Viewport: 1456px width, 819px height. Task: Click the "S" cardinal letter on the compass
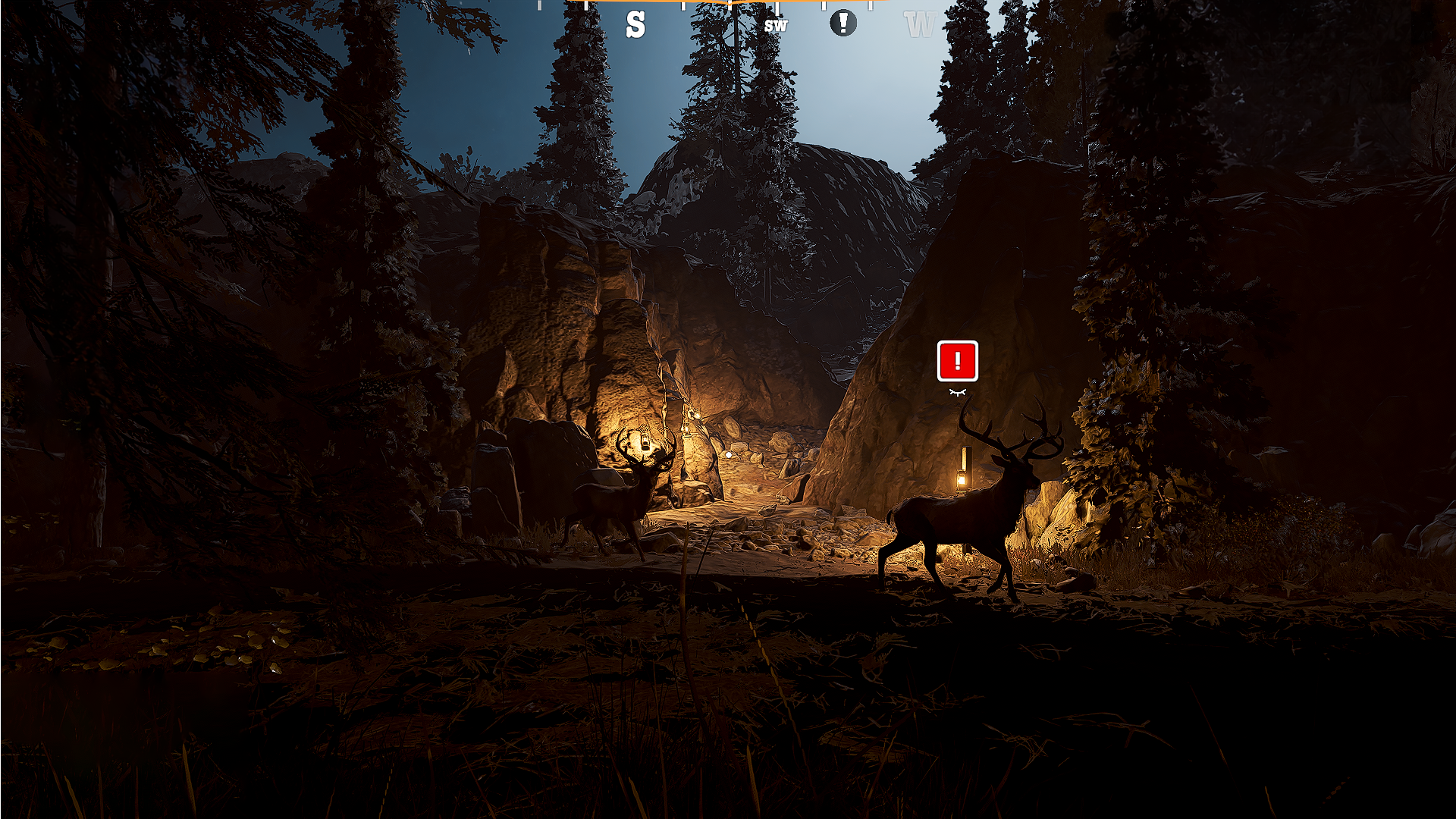coord(635,24)
